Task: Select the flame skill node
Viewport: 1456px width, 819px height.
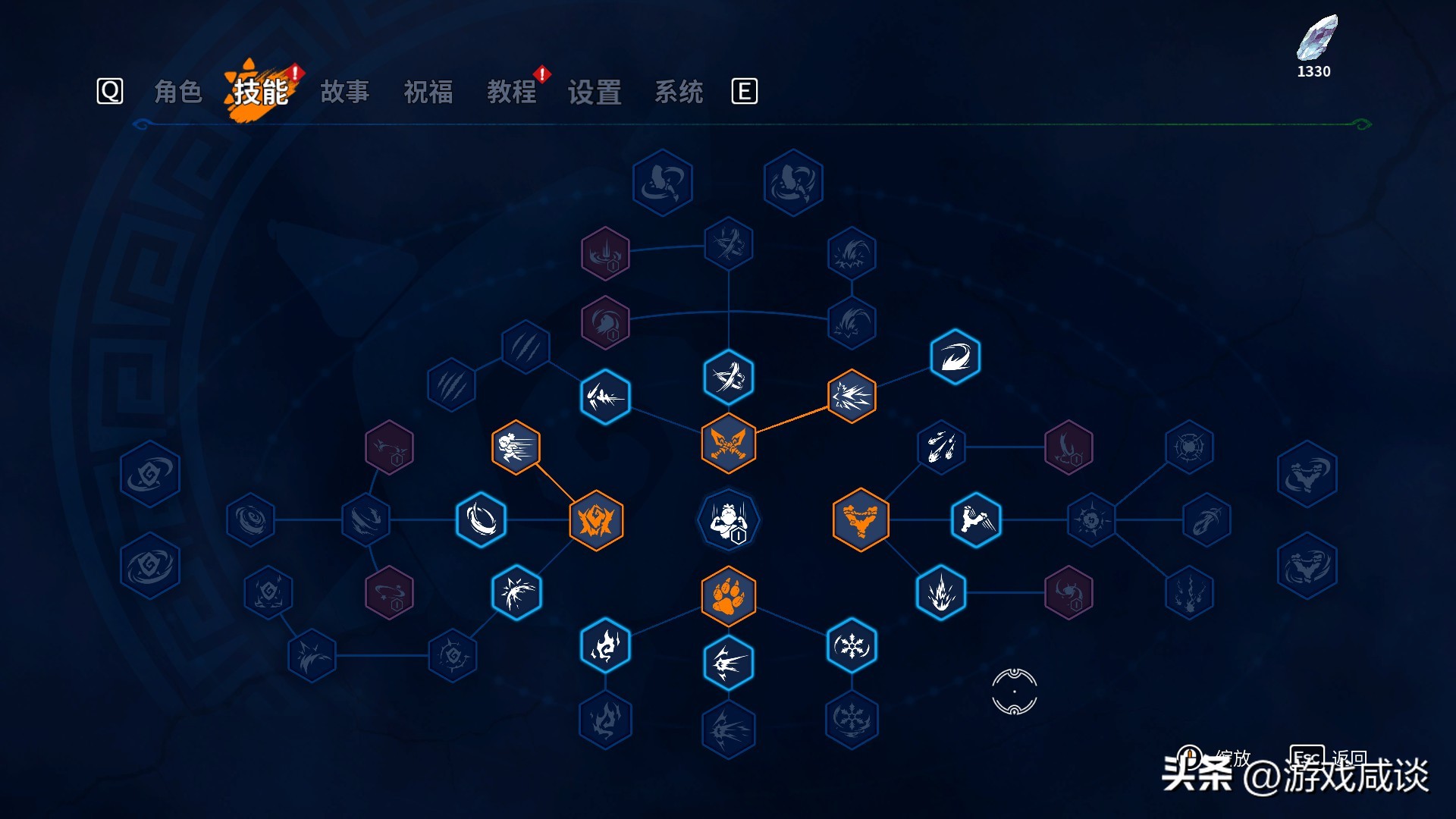Action: point(604,645)
